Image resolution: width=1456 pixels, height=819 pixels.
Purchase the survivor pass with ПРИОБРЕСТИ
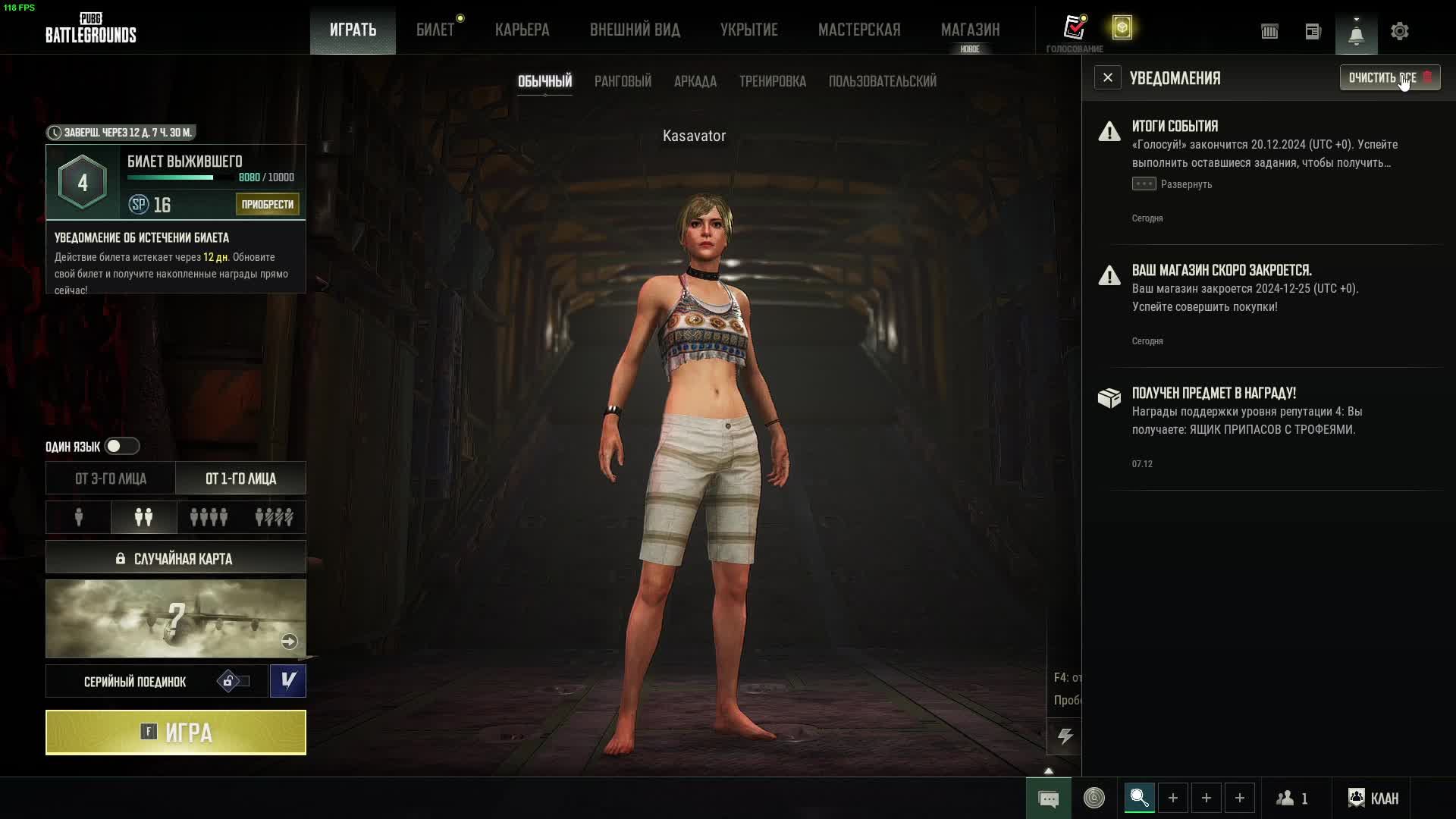tap(267, 204)
